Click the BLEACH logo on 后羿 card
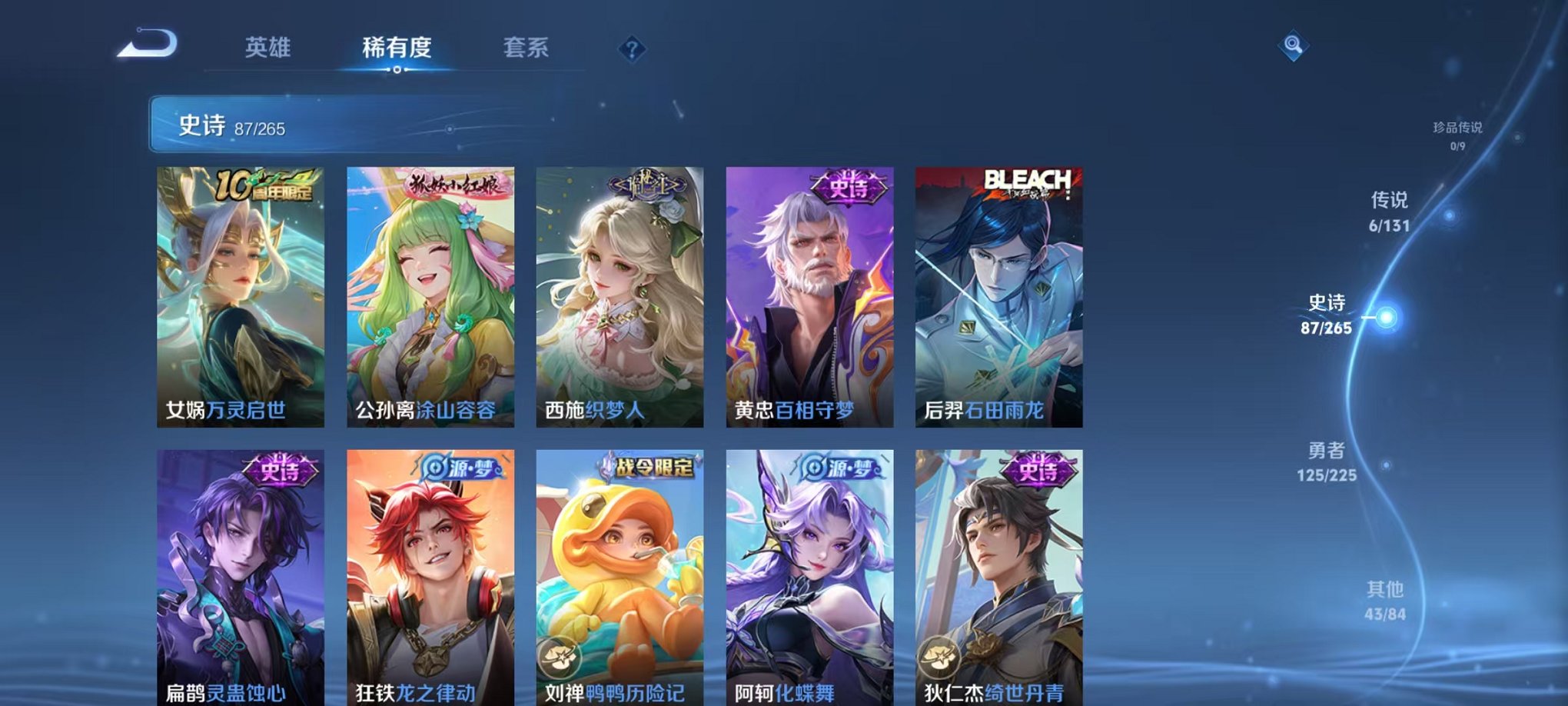The height and width of the screenshot is (706, 1568). pyautogui.click(x=1028, y=181)
